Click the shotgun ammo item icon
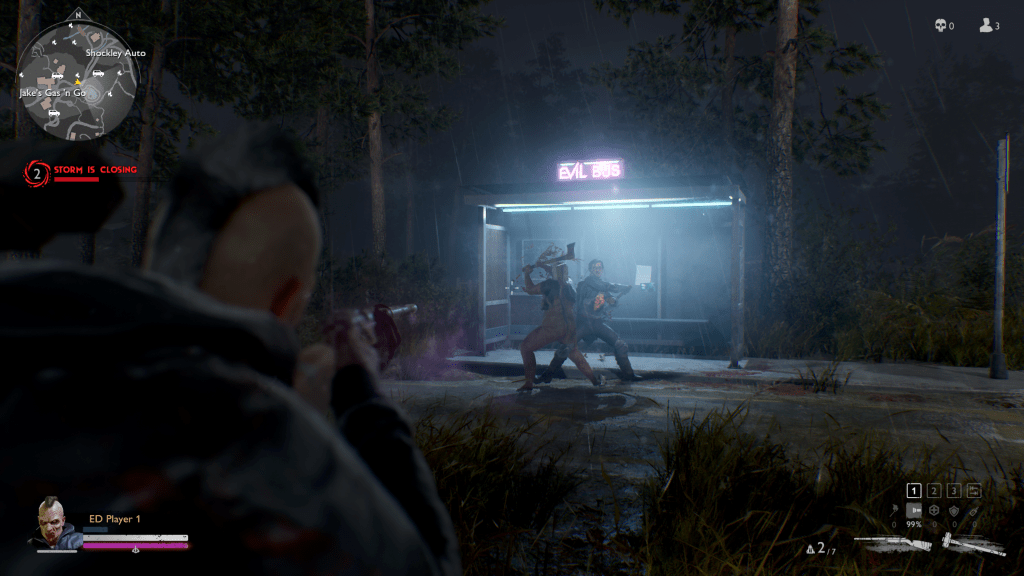This screenshot has height=576, width=1024. coord(914,511)
